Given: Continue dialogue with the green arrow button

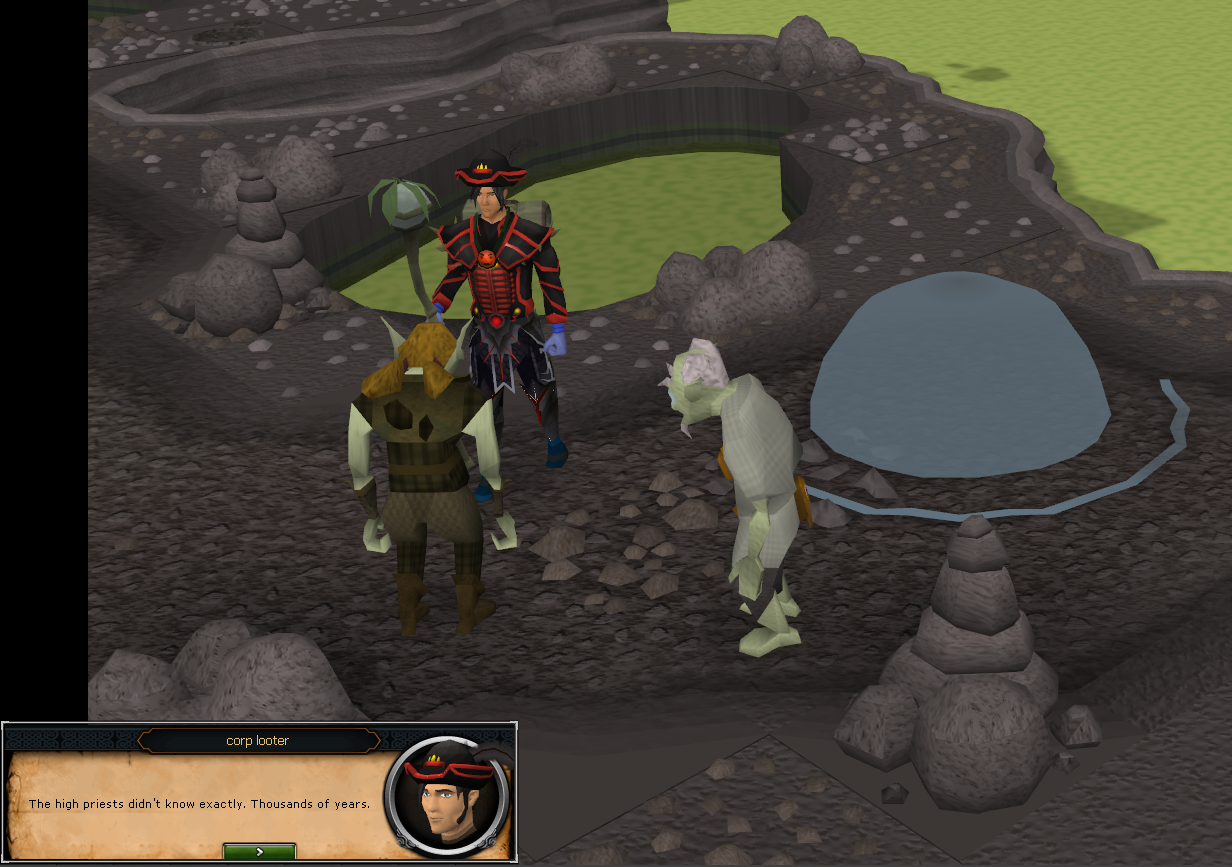Looking at the screenshot, I should click(259, 851).
